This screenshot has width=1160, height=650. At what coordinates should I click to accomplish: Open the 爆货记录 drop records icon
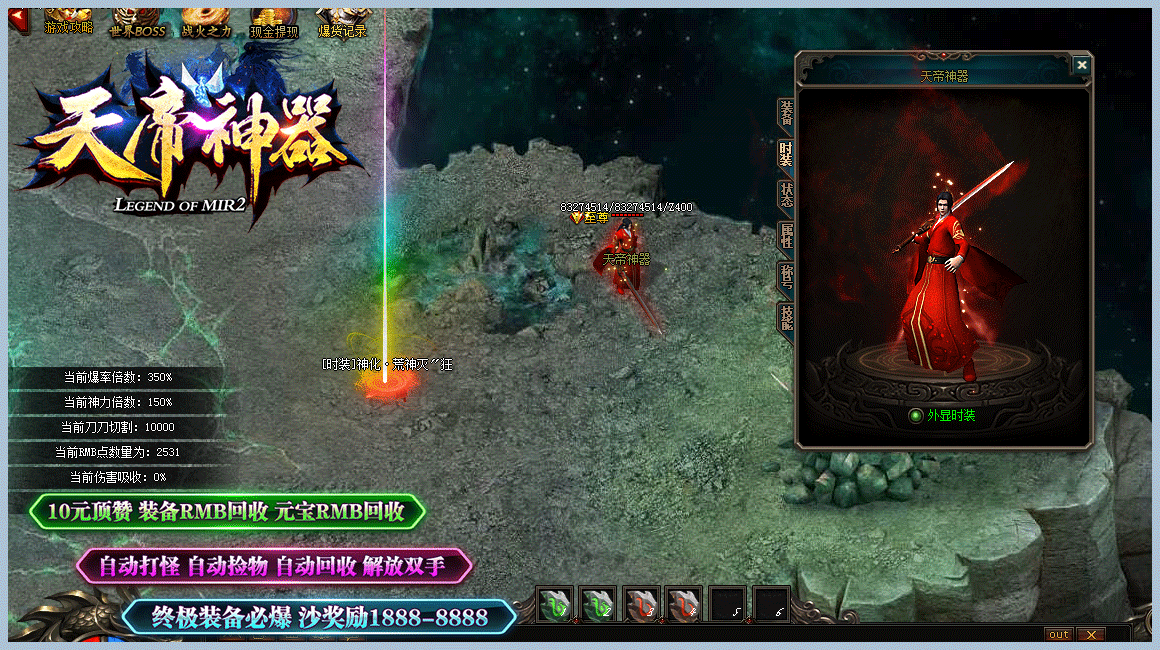(342, 20)
